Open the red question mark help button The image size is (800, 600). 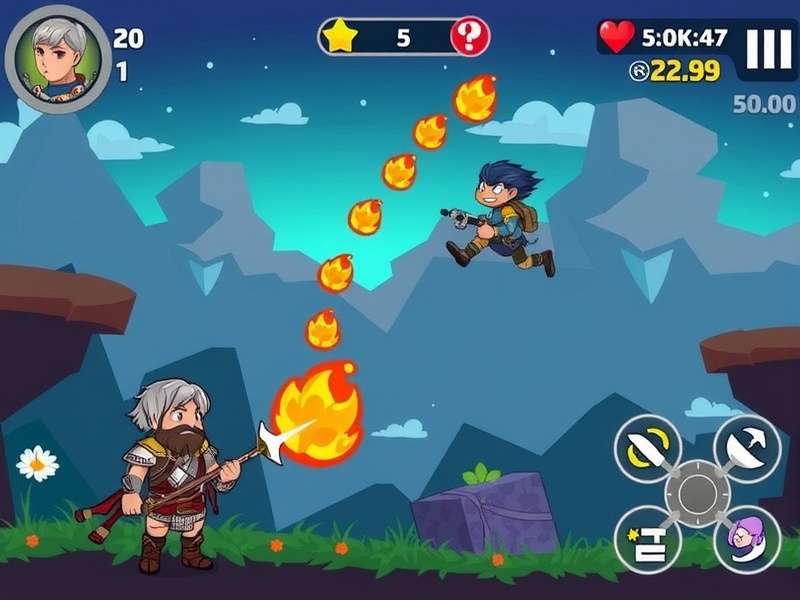[x=470, y=38]
